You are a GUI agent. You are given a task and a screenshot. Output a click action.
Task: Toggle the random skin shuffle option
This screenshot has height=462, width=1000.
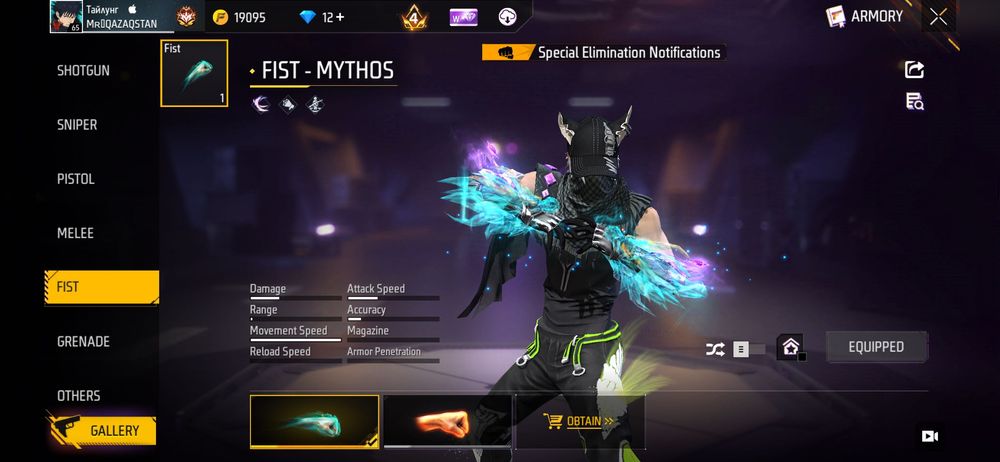tap(715, 349)
